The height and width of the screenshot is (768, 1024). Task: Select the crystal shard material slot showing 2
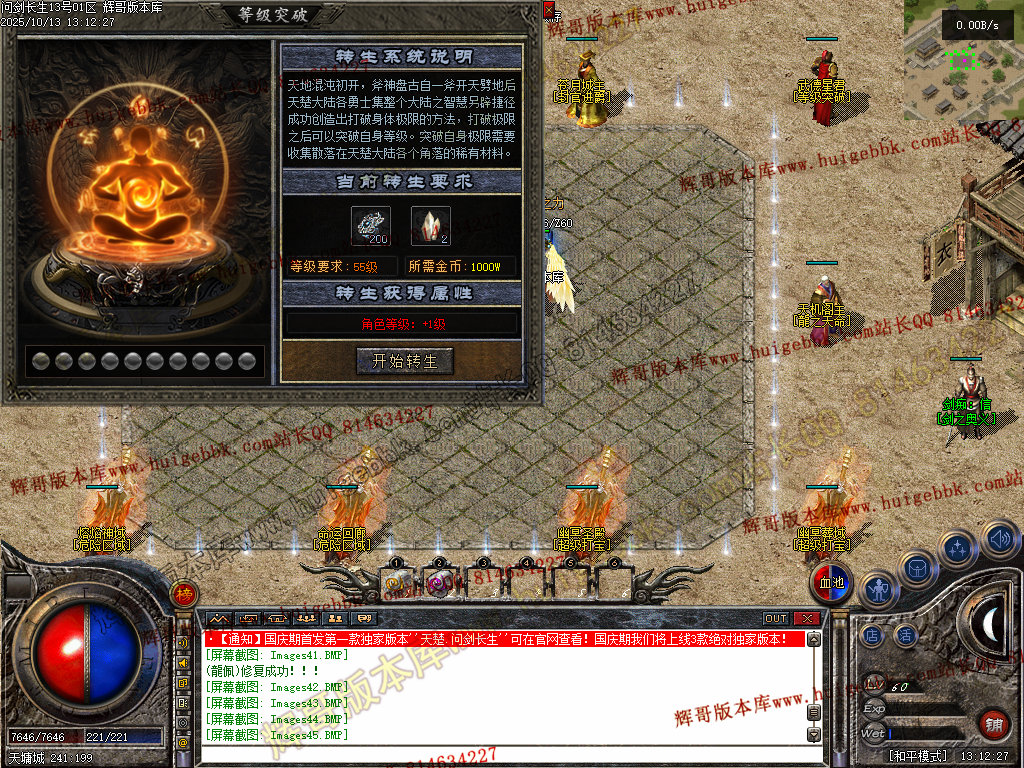coord(430,226)
